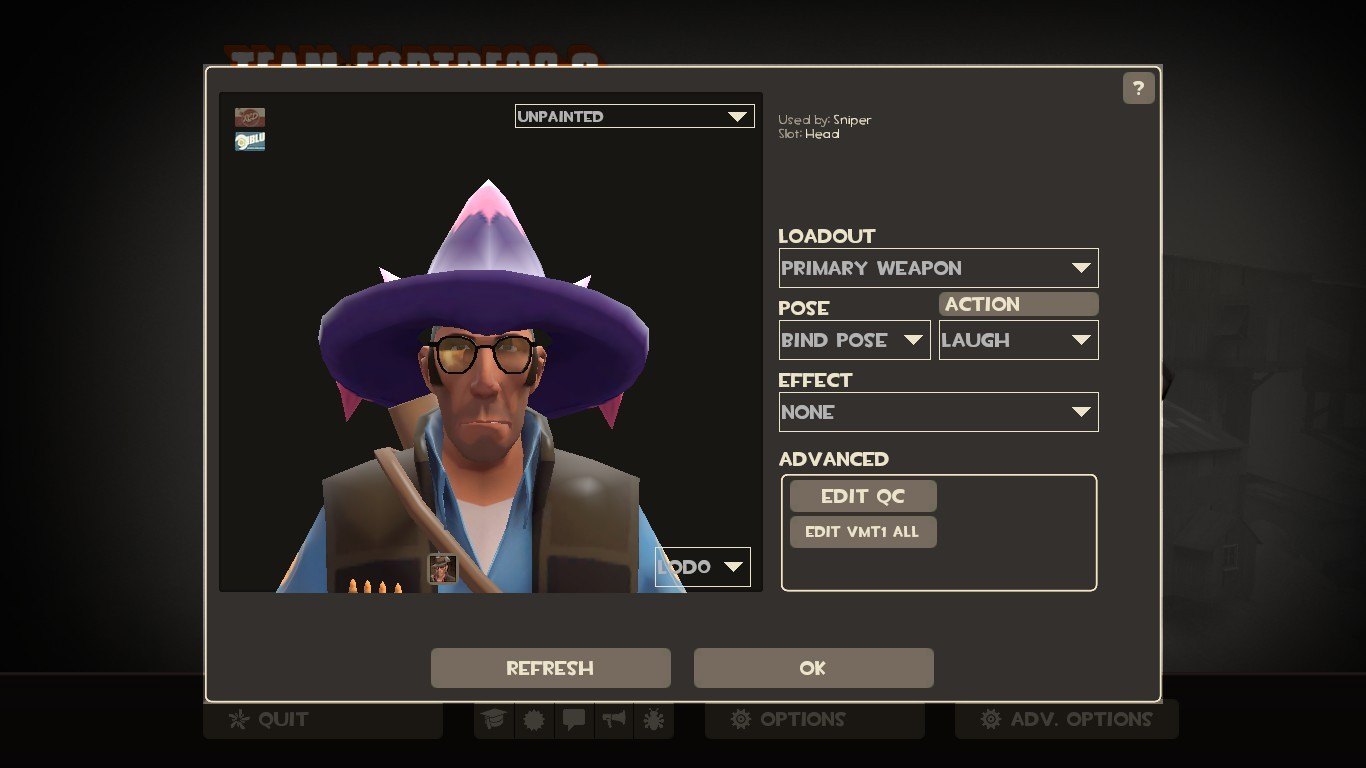Open the Bind Pose dropdown

pos(854,340)
